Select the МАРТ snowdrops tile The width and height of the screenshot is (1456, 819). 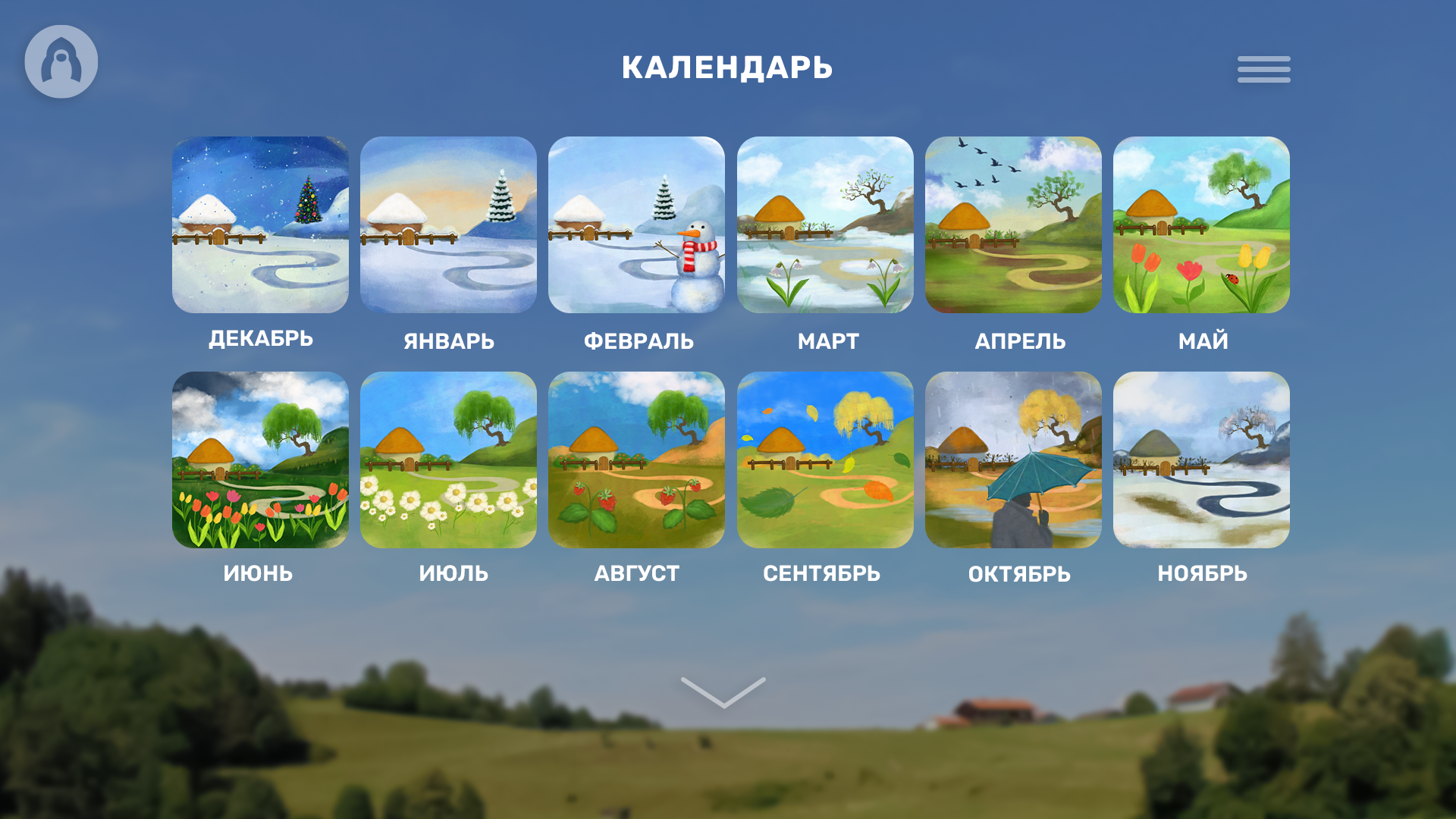pos(825,224)
